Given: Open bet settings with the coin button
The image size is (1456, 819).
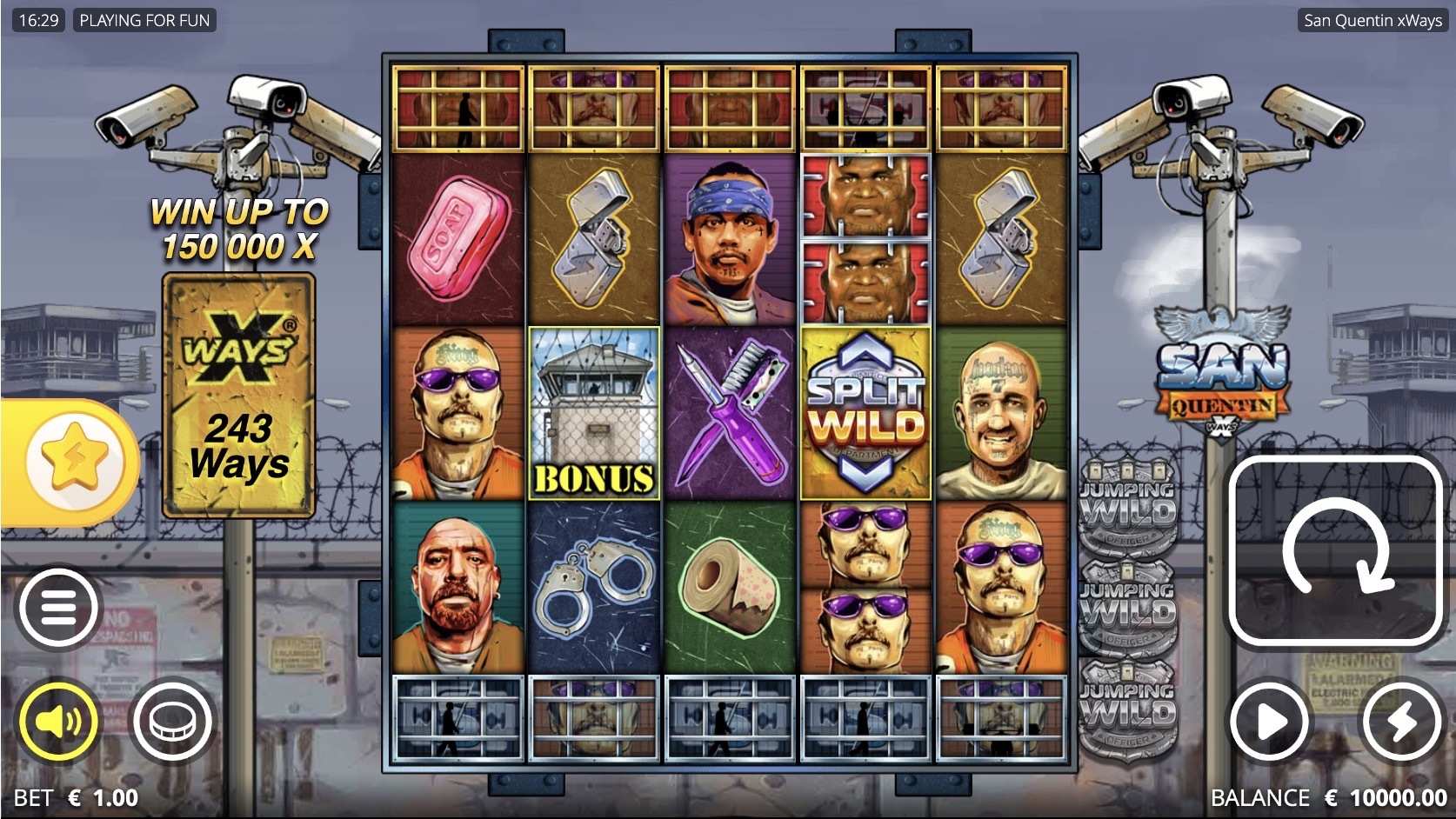Looking at the screenshot, I should pos(170,722).
